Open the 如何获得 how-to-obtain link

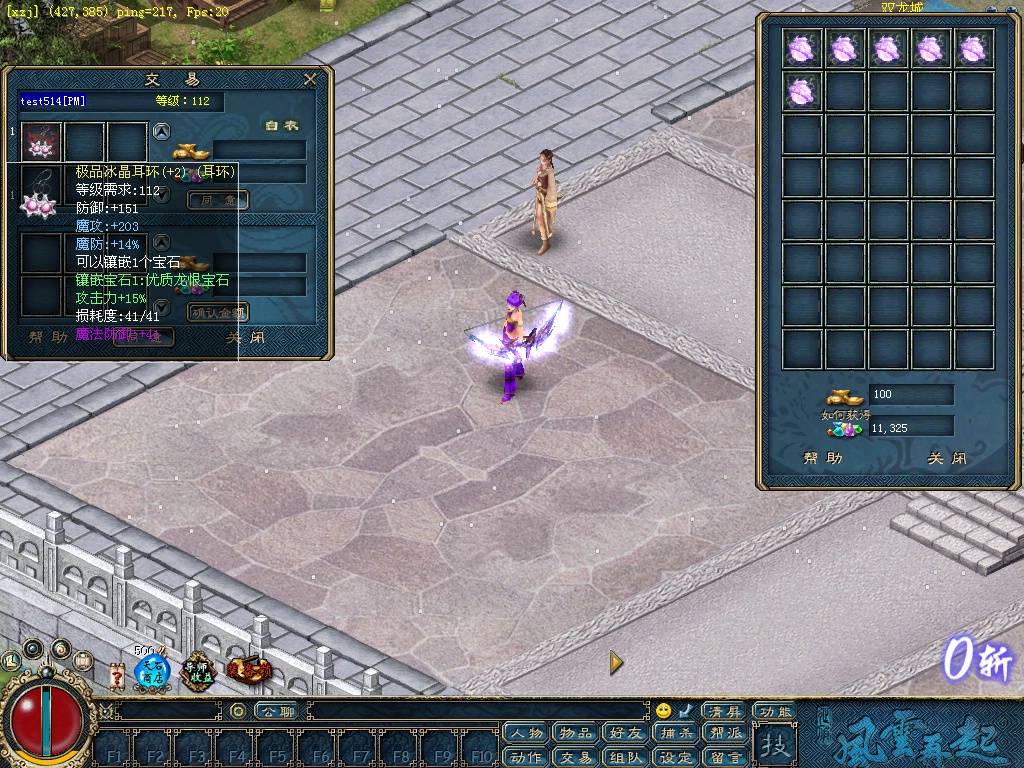click(x=839, y=415)
